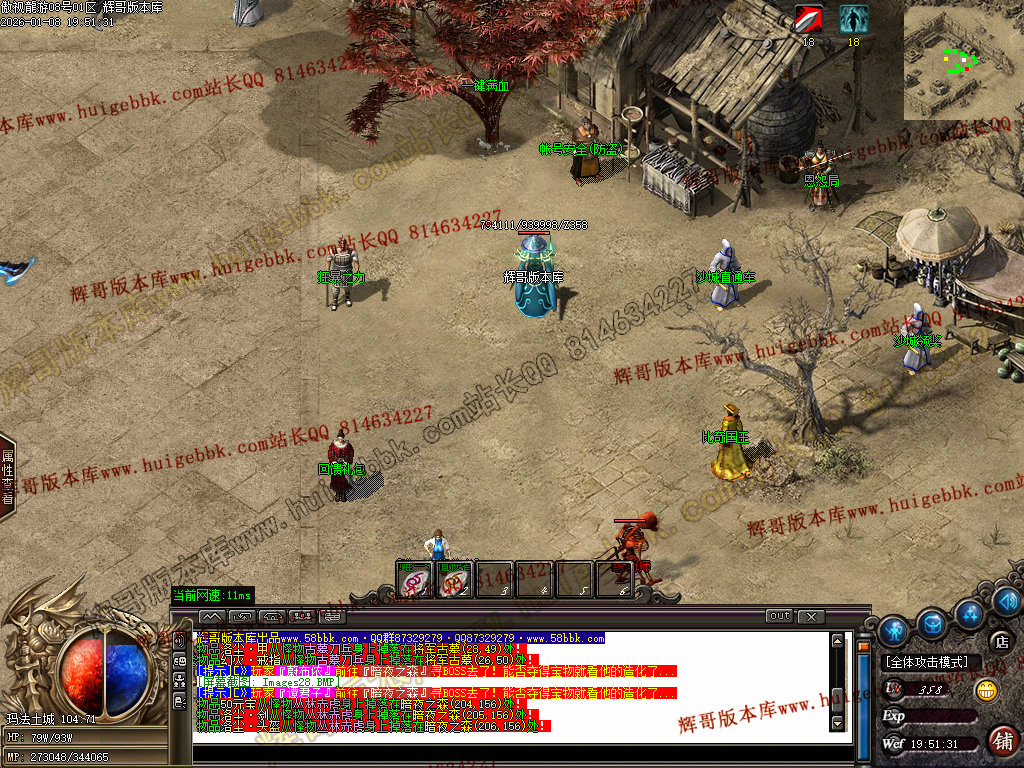Switch the 全体攻击模式 attack mode label
1024x768 pixels.
coord(927,662)
